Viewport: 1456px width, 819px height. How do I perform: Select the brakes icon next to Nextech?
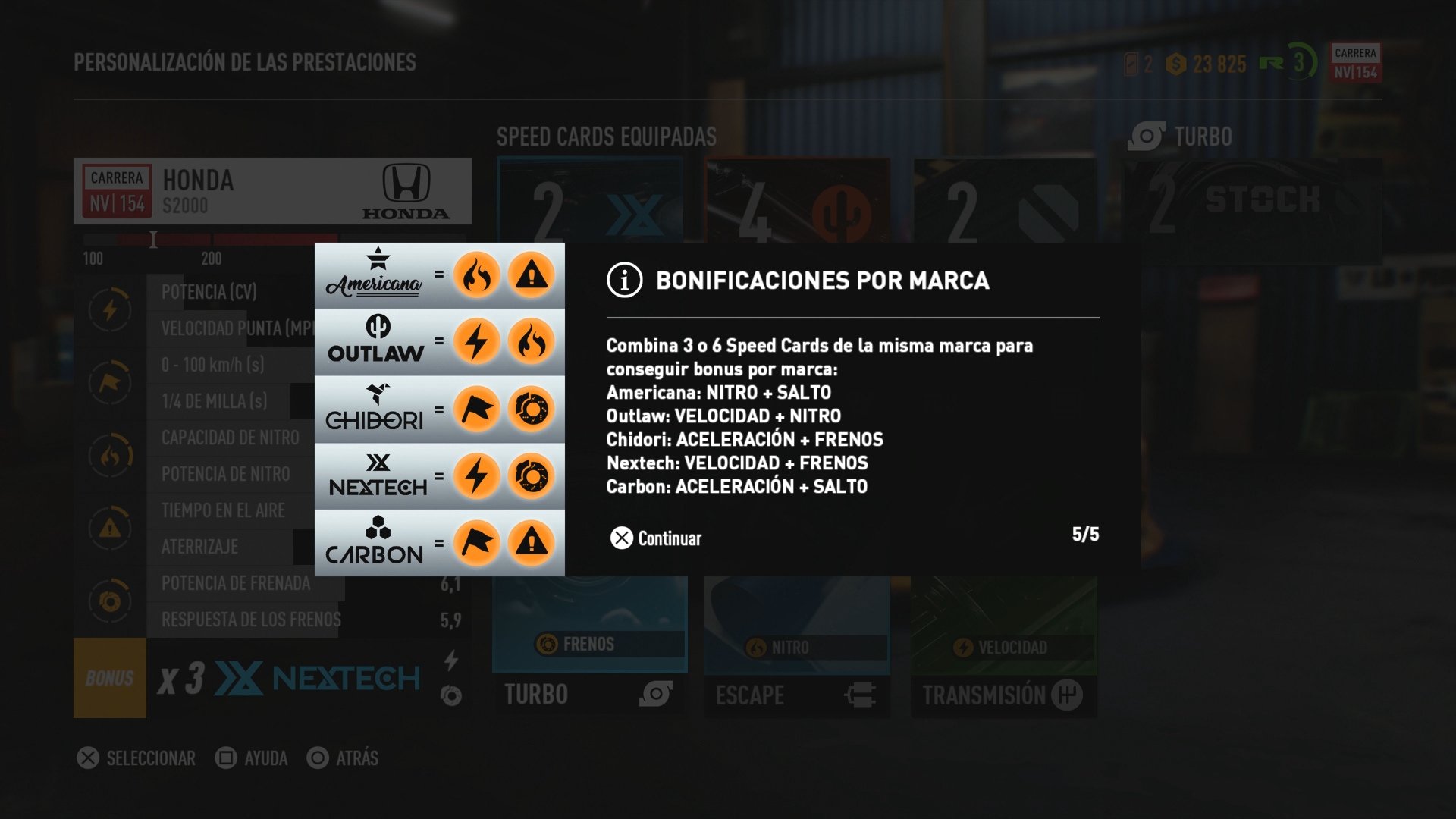click(x=532, y=475)
